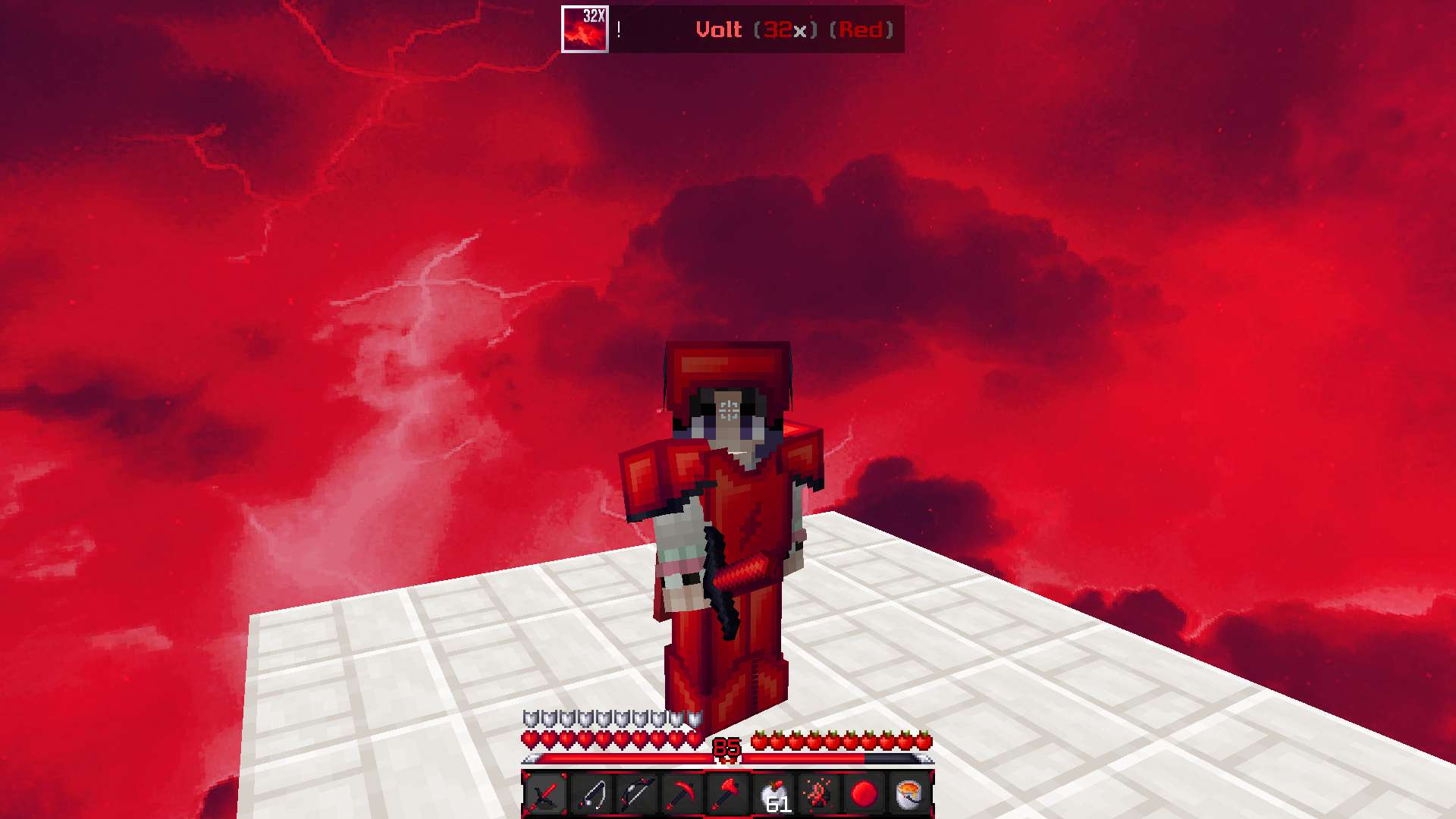Pick the red ender pearl slot
1456x819 pixels.
864,794
